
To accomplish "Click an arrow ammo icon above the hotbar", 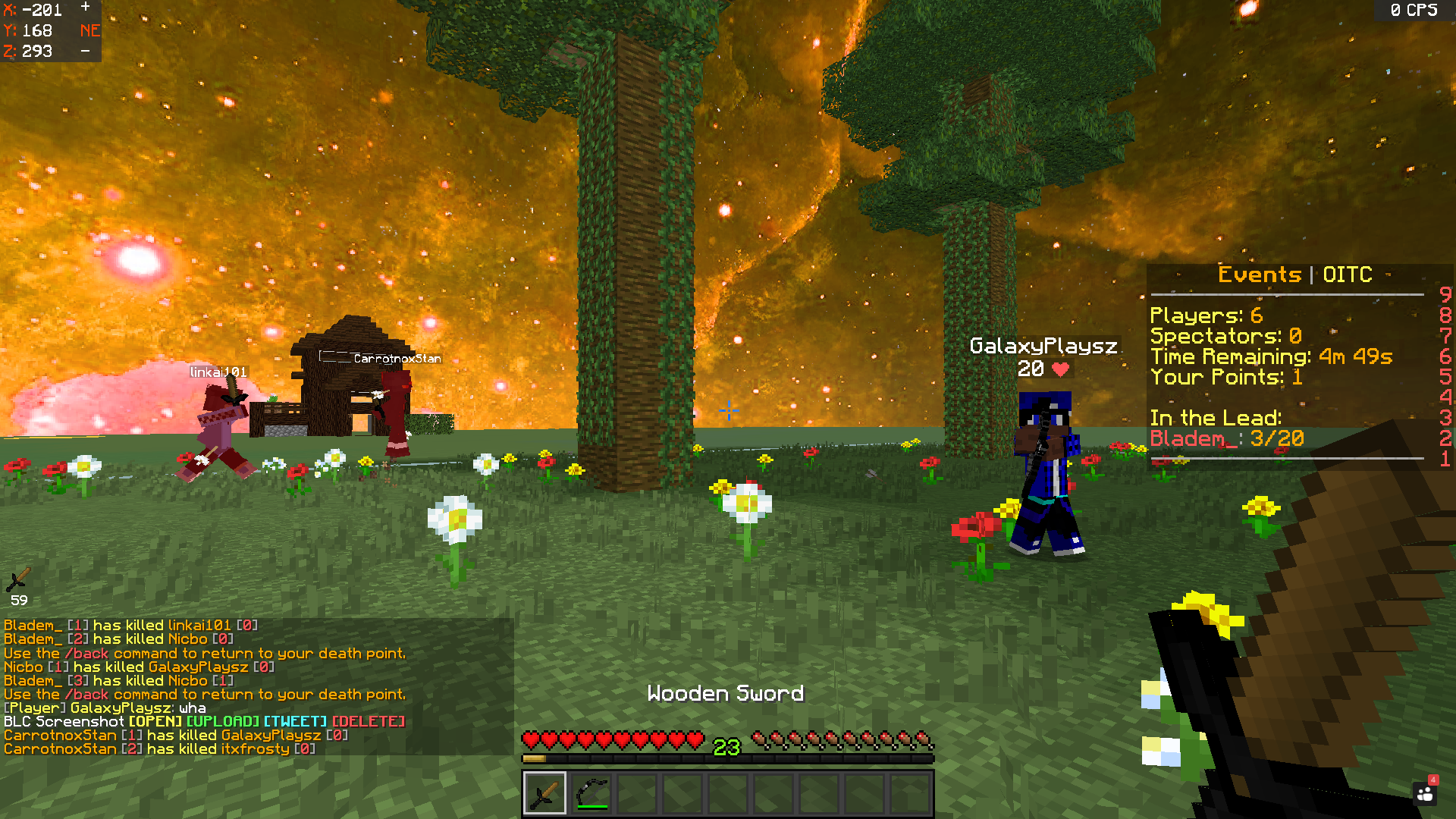I will [758, 737].
